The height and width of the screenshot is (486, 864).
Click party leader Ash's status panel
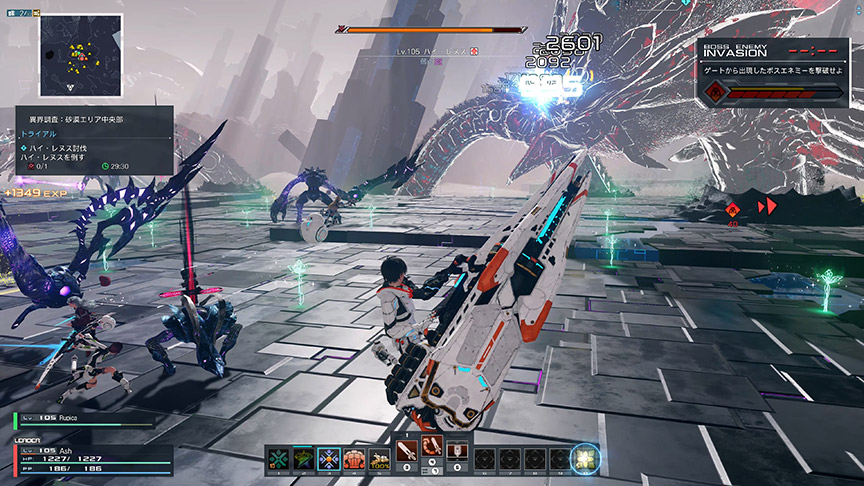click(x=85, y=459)
